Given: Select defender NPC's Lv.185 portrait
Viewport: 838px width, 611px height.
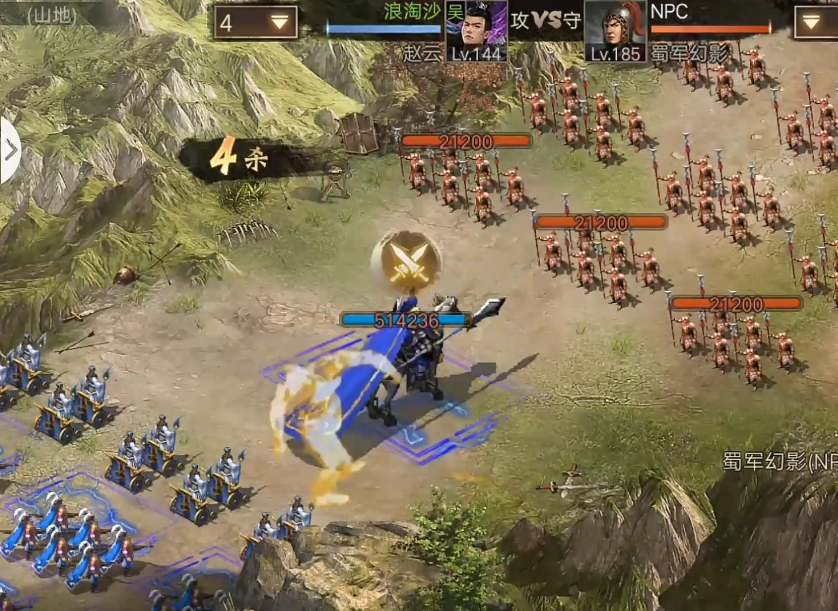Looking at the screenshot, I should (615, 25).
